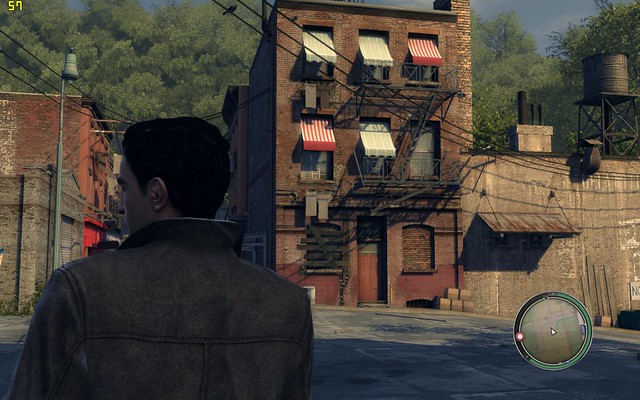Select the red objective marker on minimap edge
The image size is (640, 400).
pyautogui.click(x=520, y=337)
